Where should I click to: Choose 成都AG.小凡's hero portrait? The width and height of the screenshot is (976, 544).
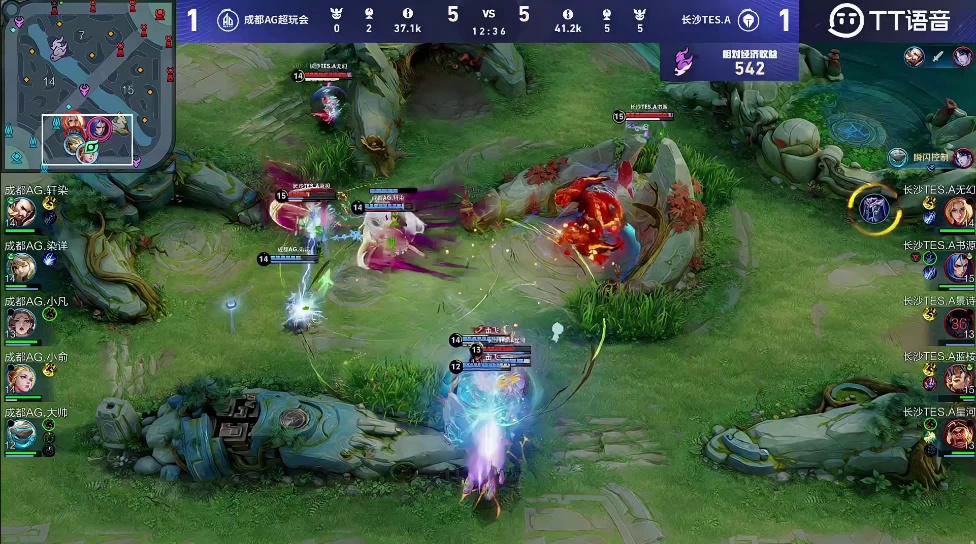[x=21, y=322]
